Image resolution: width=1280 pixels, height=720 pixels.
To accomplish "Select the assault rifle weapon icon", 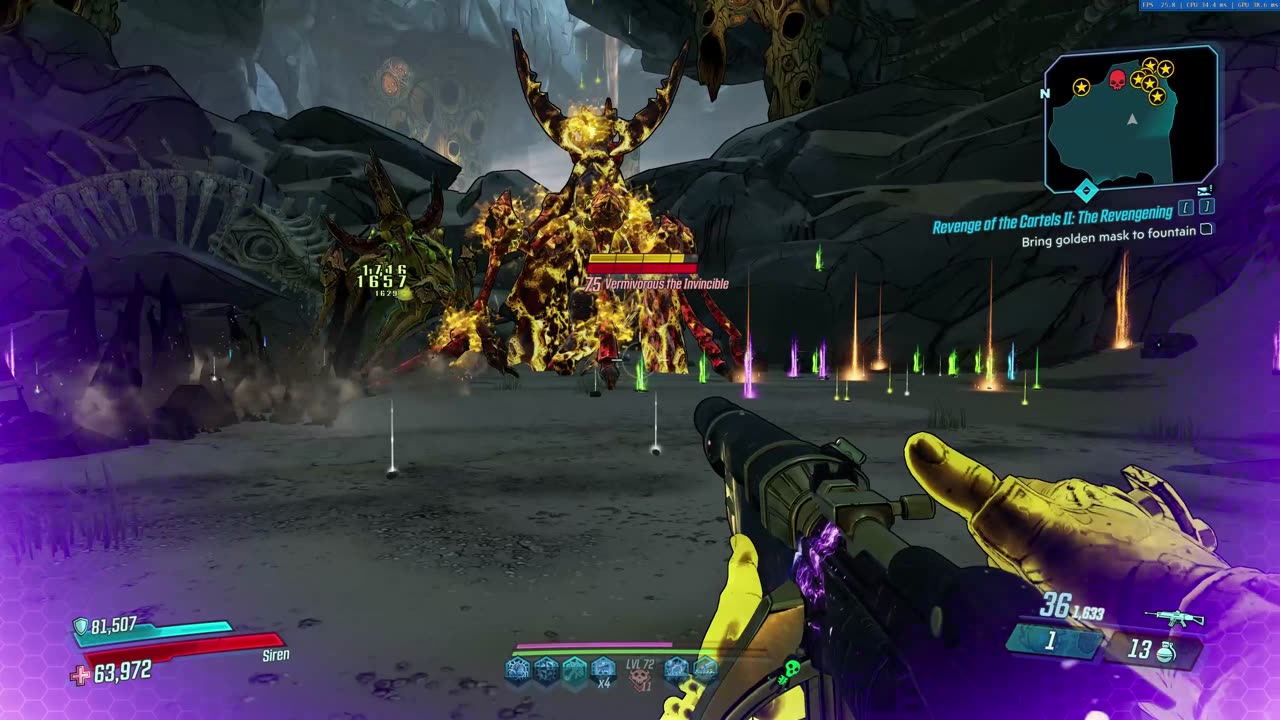I will (1174, 619).
